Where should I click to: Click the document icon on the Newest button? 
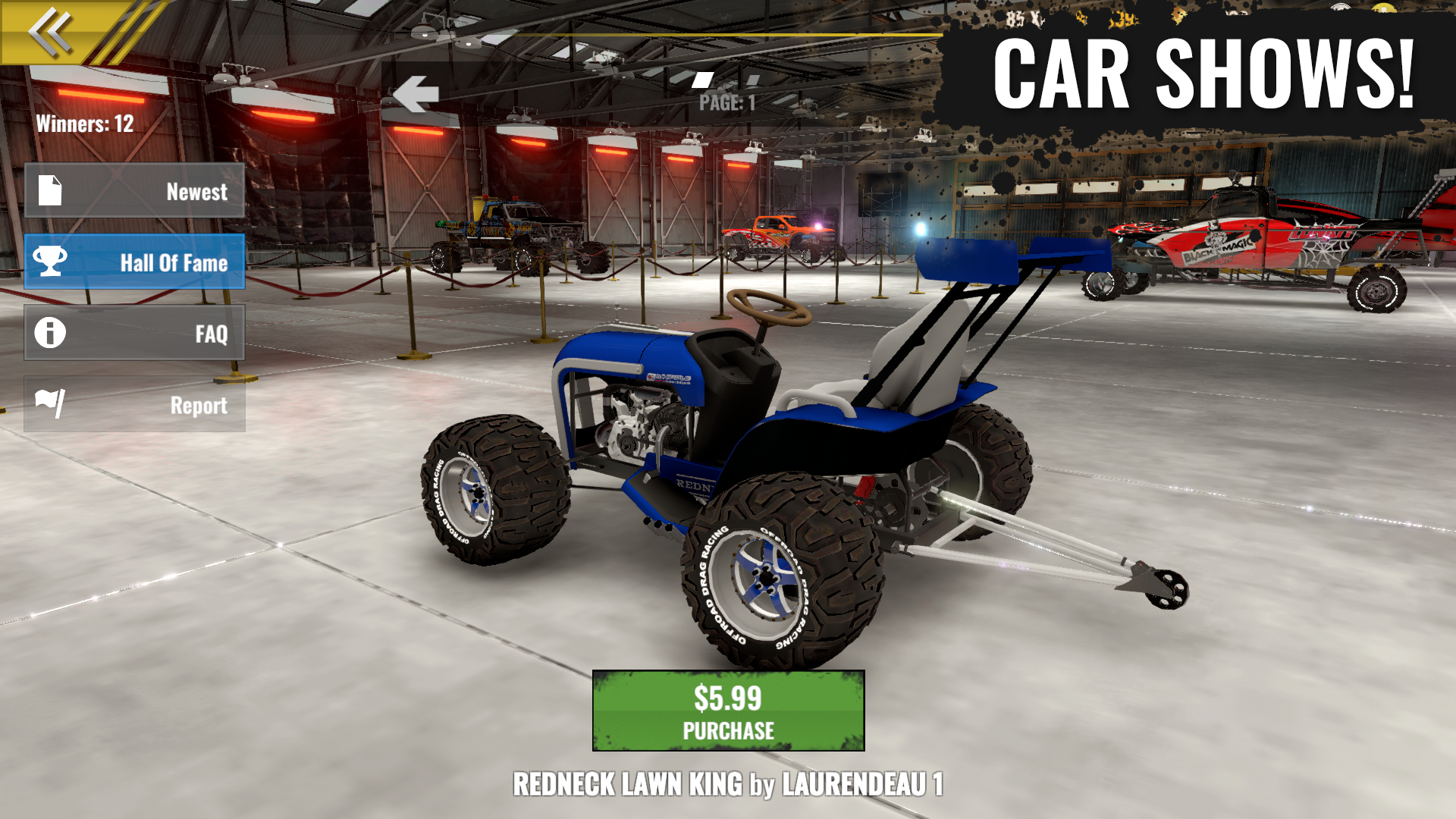click(49, 192)
